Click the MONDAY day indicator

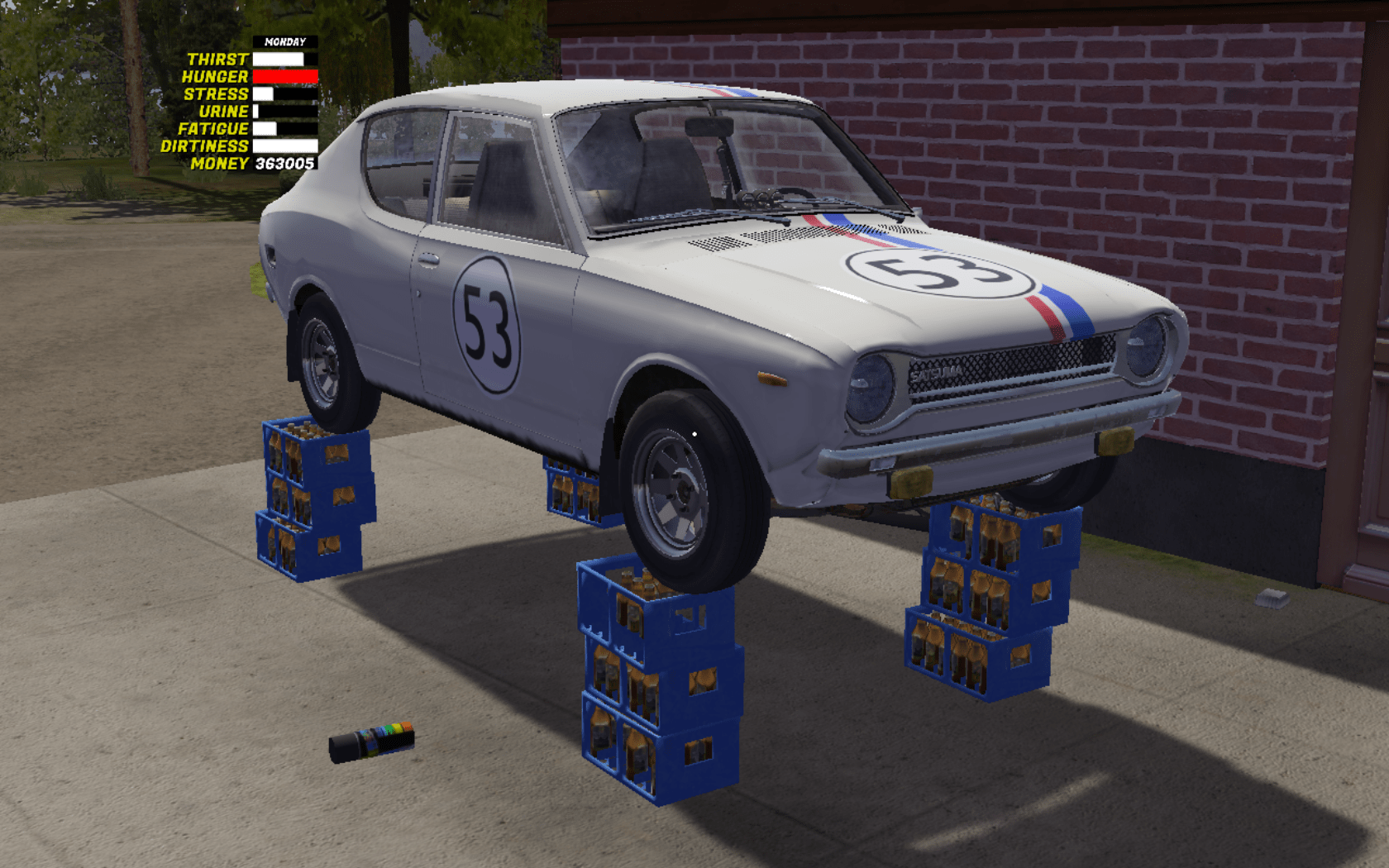point(284,40)
